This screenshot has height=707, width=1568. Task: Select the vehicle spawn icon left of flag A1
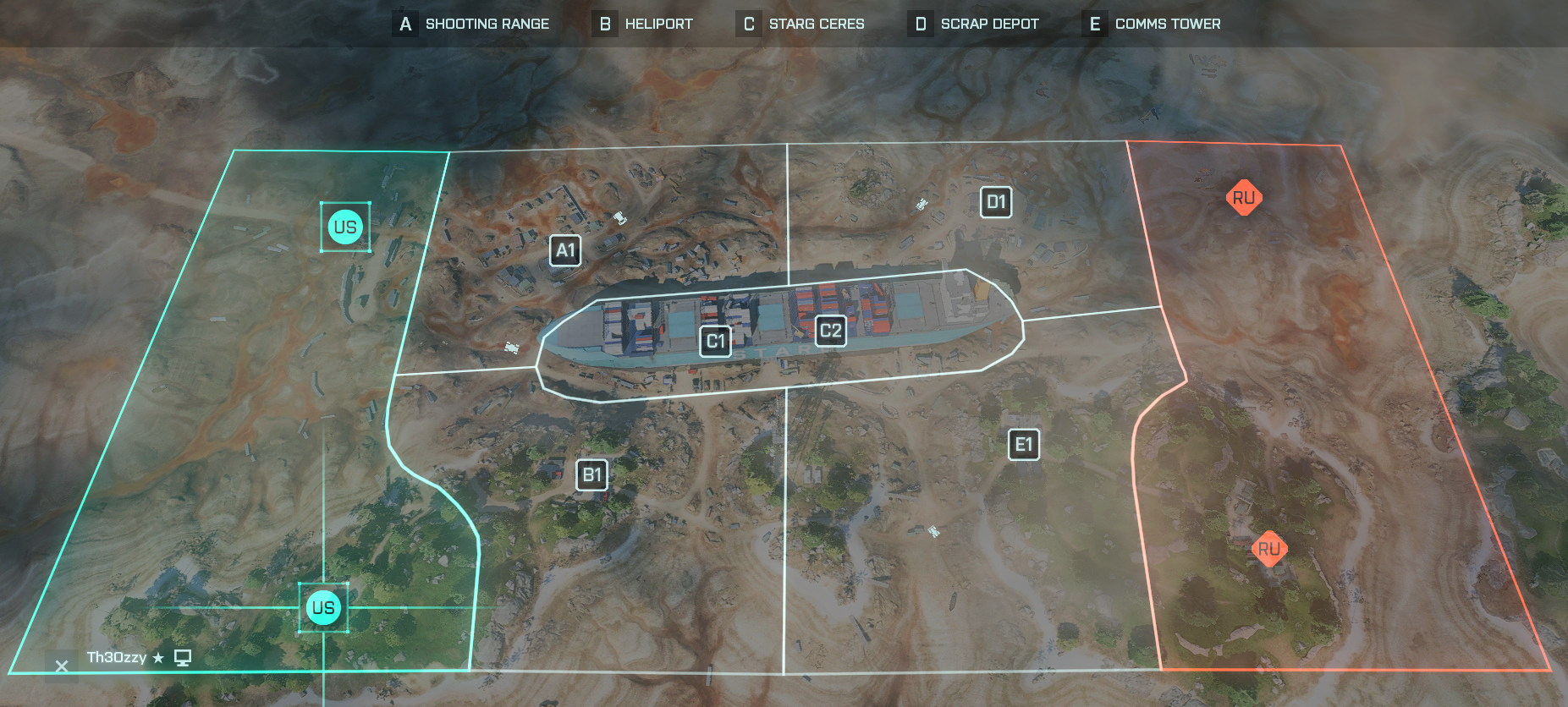(x=619, y=218)
